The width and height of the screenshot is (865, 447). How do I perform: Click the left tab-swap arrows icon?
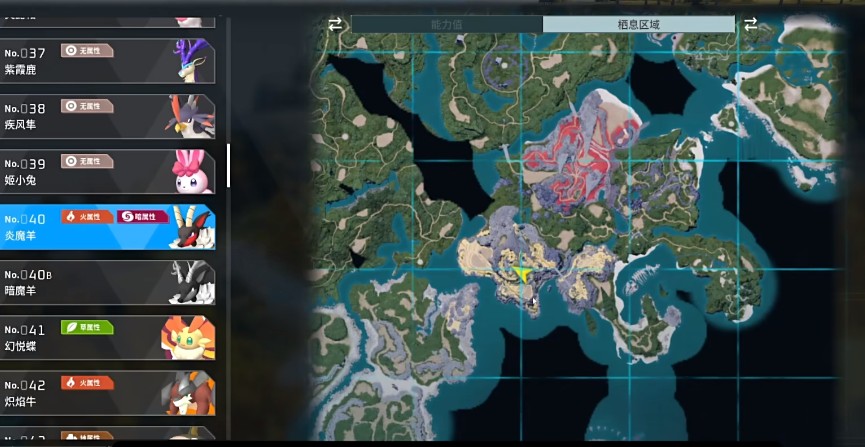(335, 24)
